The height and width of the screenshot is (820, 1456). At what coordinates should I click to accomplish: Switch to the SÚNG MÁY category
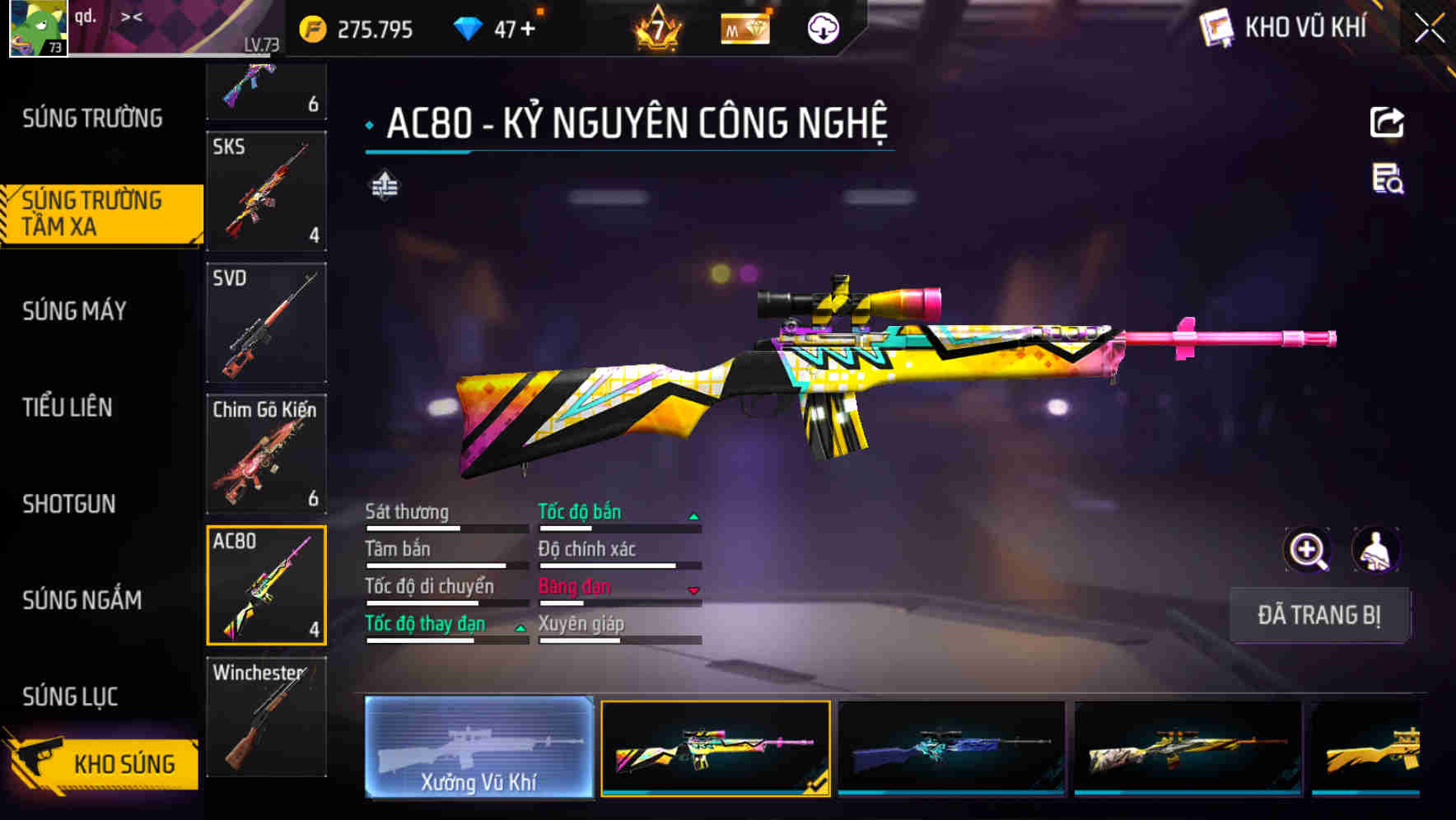pyautogui.click(x=74, y=311)
